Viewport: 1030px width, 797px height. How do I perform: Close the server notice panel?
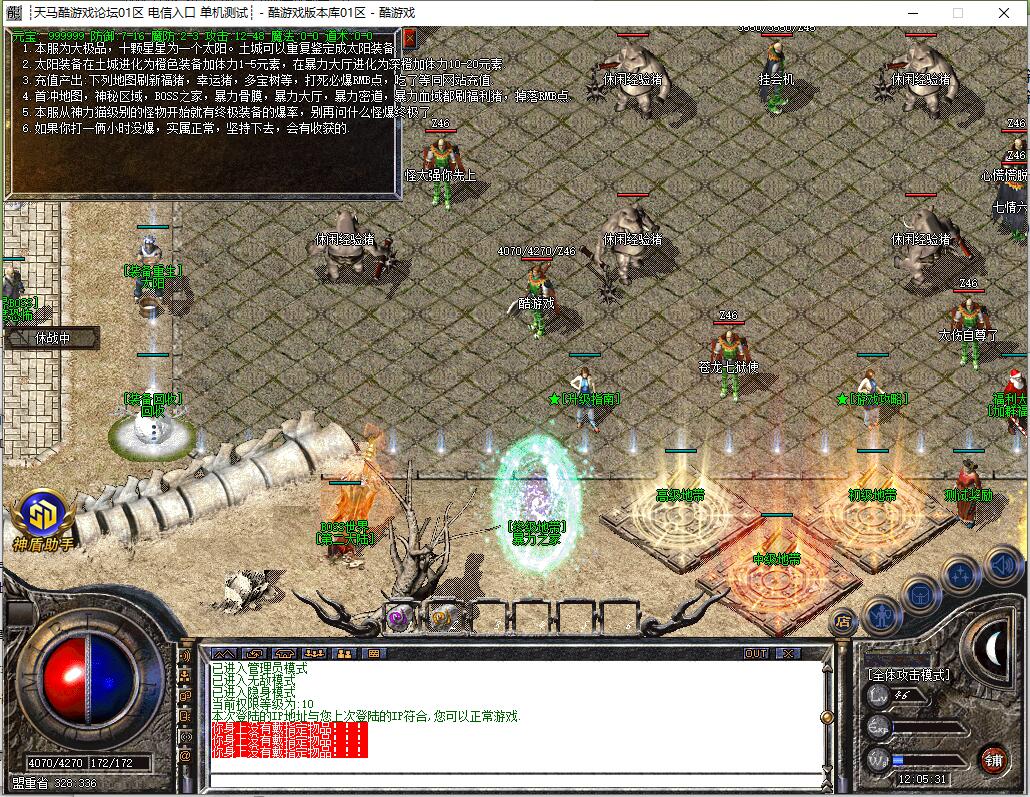409,38
